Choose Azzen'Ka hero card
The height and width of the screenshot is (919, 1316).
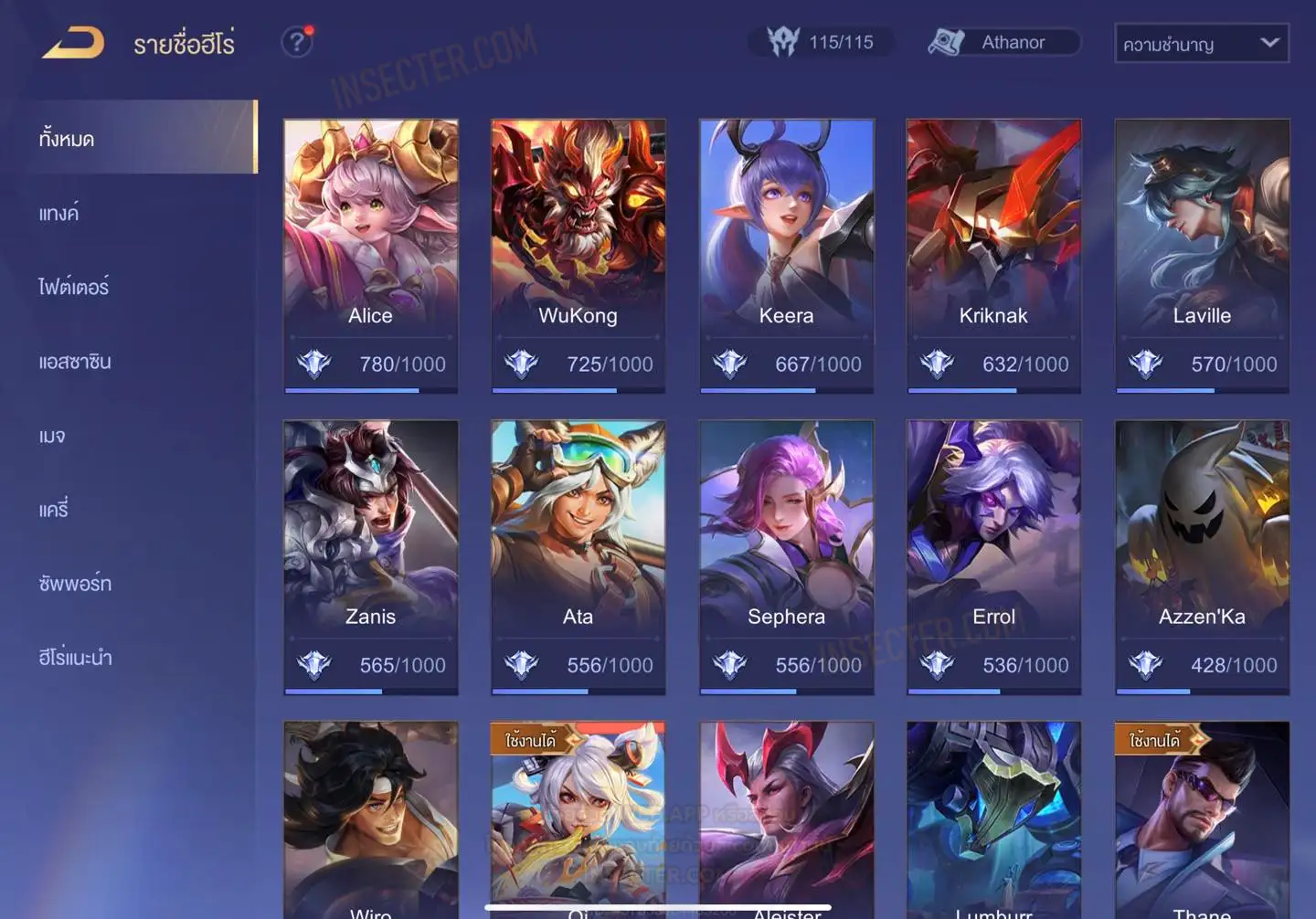1202,557
